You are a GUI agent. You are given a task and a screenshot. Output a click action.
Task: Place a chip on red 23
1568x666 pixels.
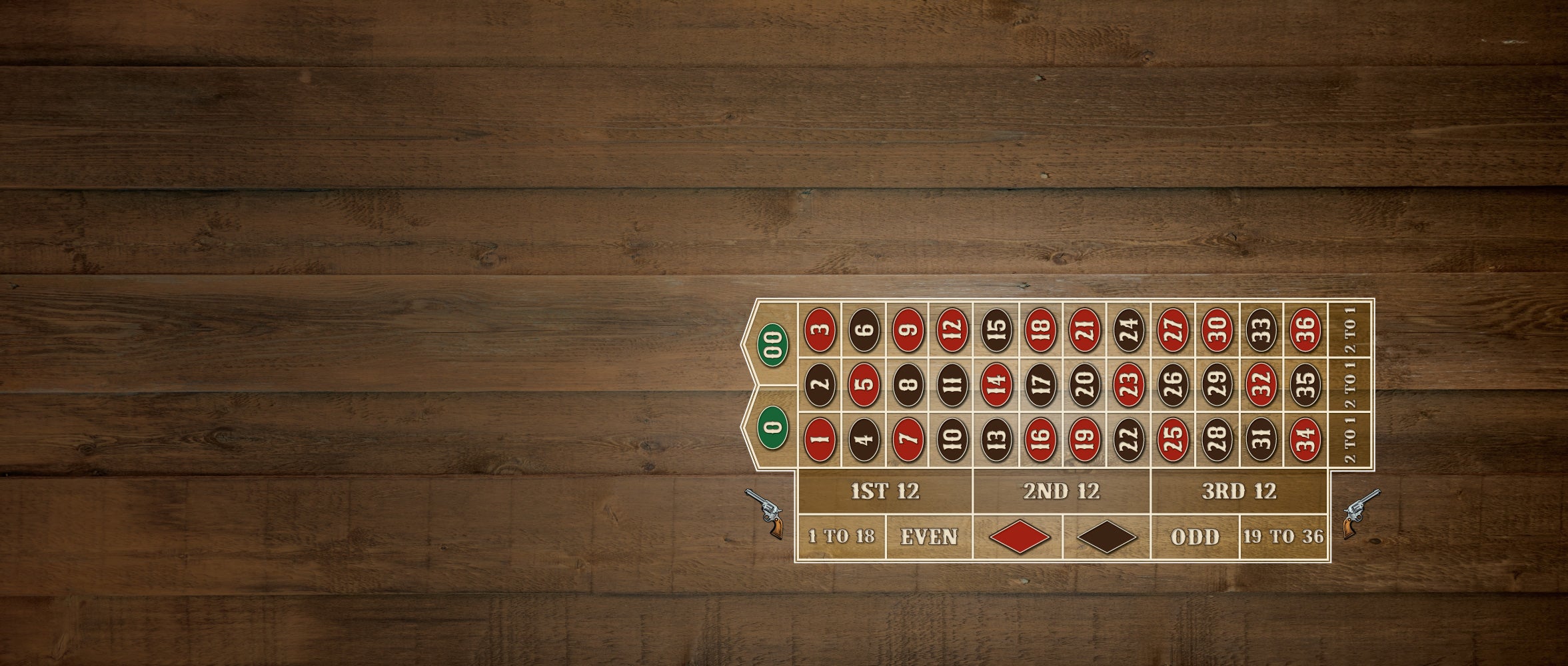click(1129, 383)
